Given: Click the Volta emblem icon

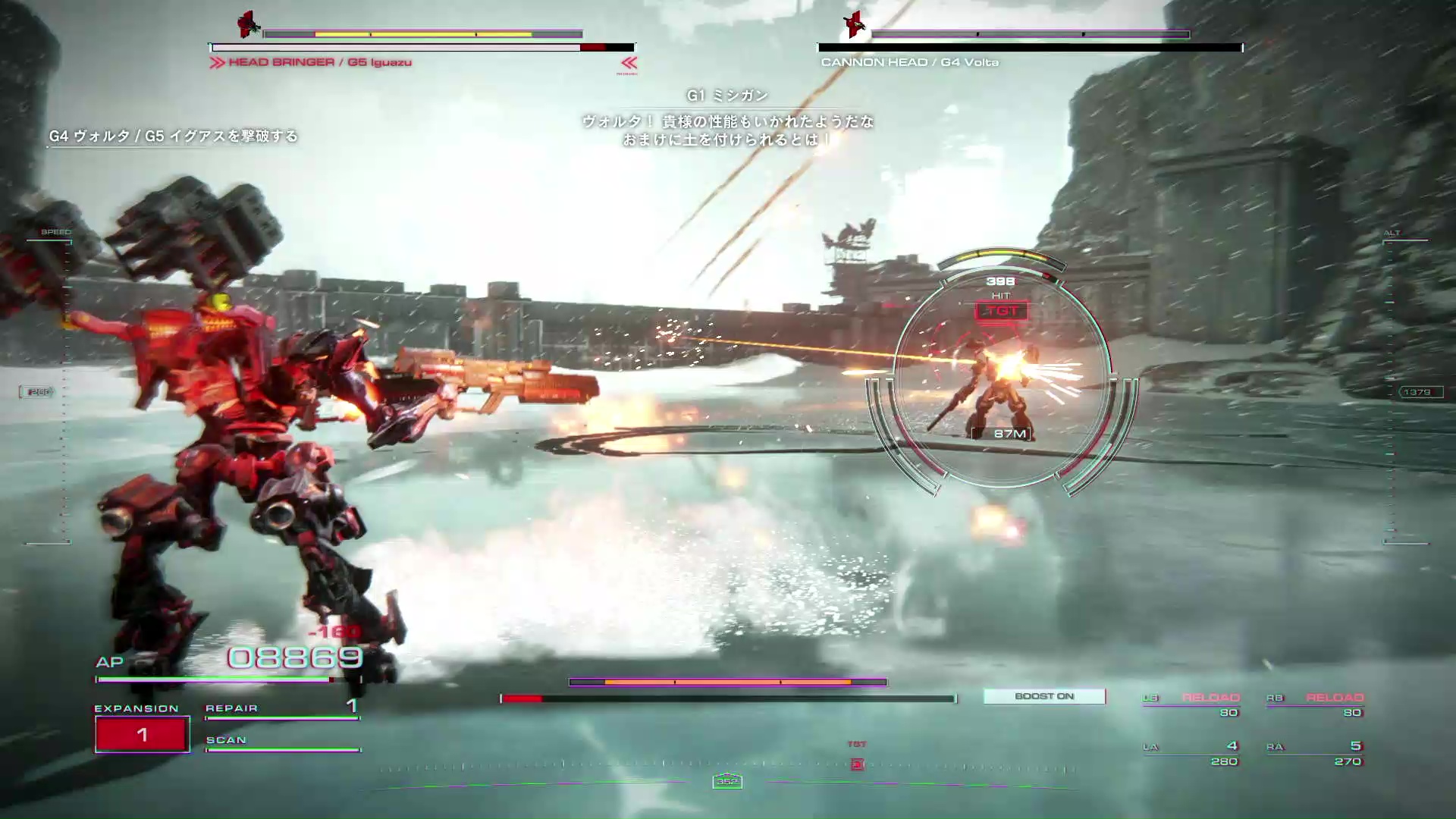Looking at the screenshot, I should pyautogui.click(x=855, y=24).
